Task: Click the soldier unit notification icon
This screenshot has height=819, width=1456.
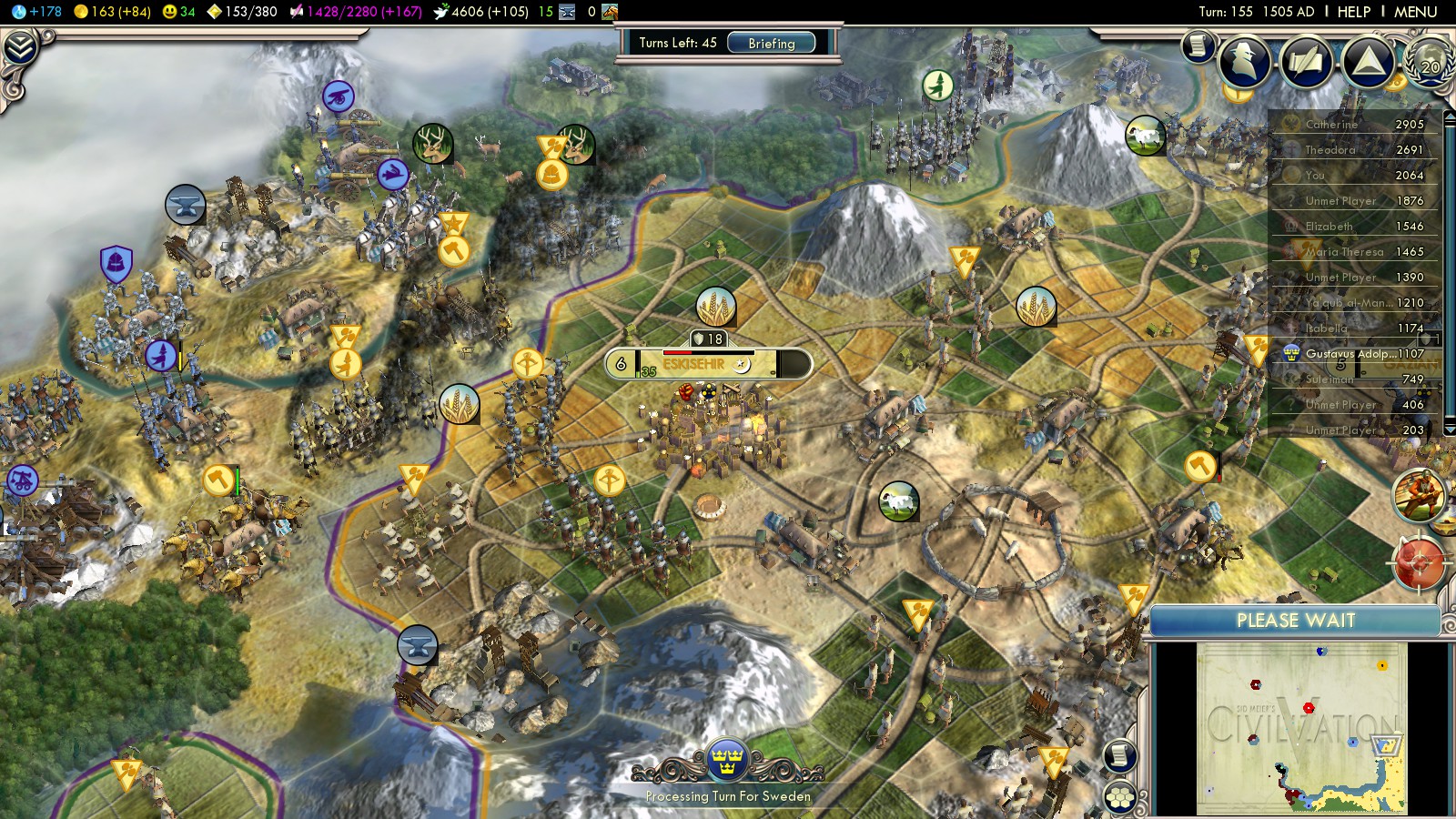Action: coord(1418,494)
